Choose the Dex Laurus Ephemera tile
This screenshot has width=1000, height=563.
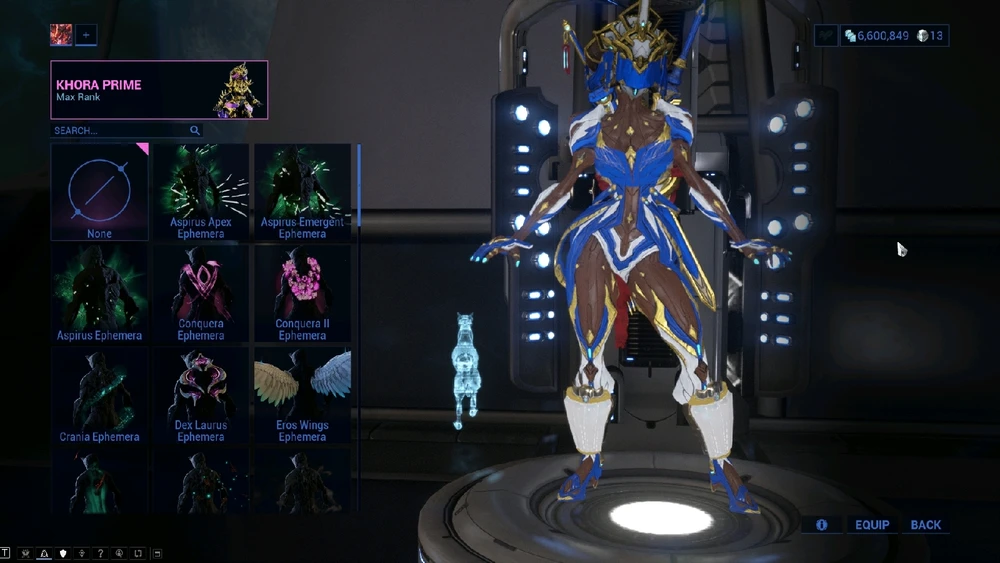click(x=201, y=395)
